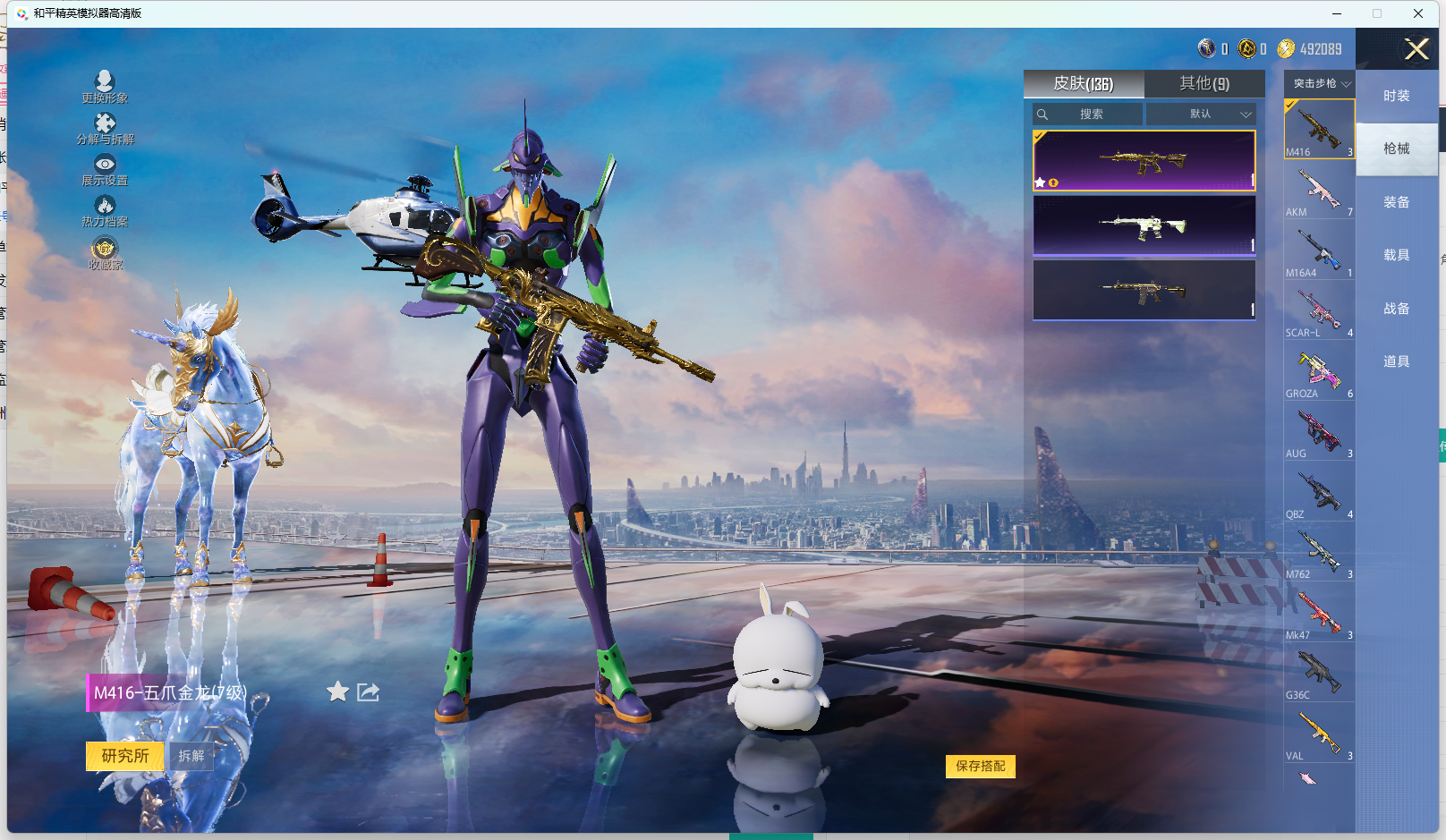Choose the SCAR-L weapon entry
The height and width of the screenshot is (840, 1446).
pyautogui.click(x=1319, y=312)
